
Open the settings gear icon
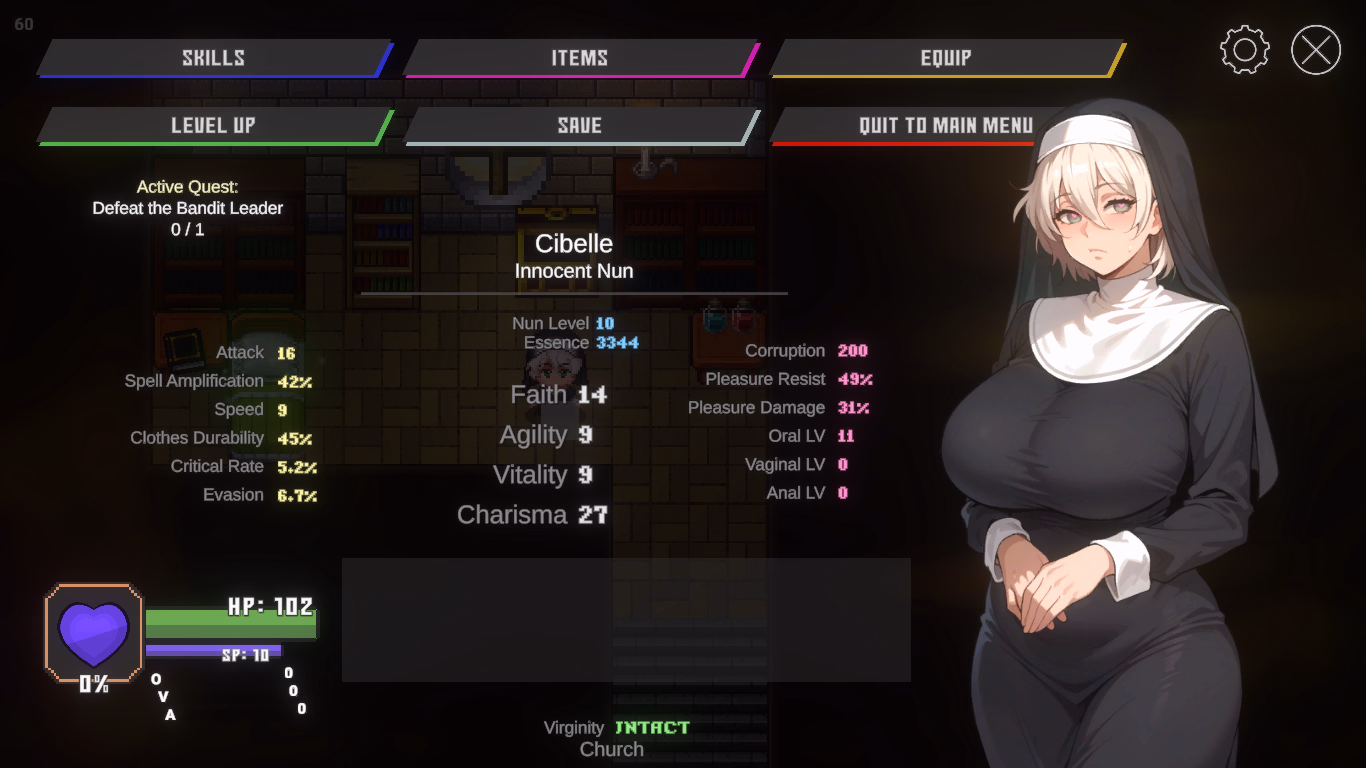[1244, 47]
